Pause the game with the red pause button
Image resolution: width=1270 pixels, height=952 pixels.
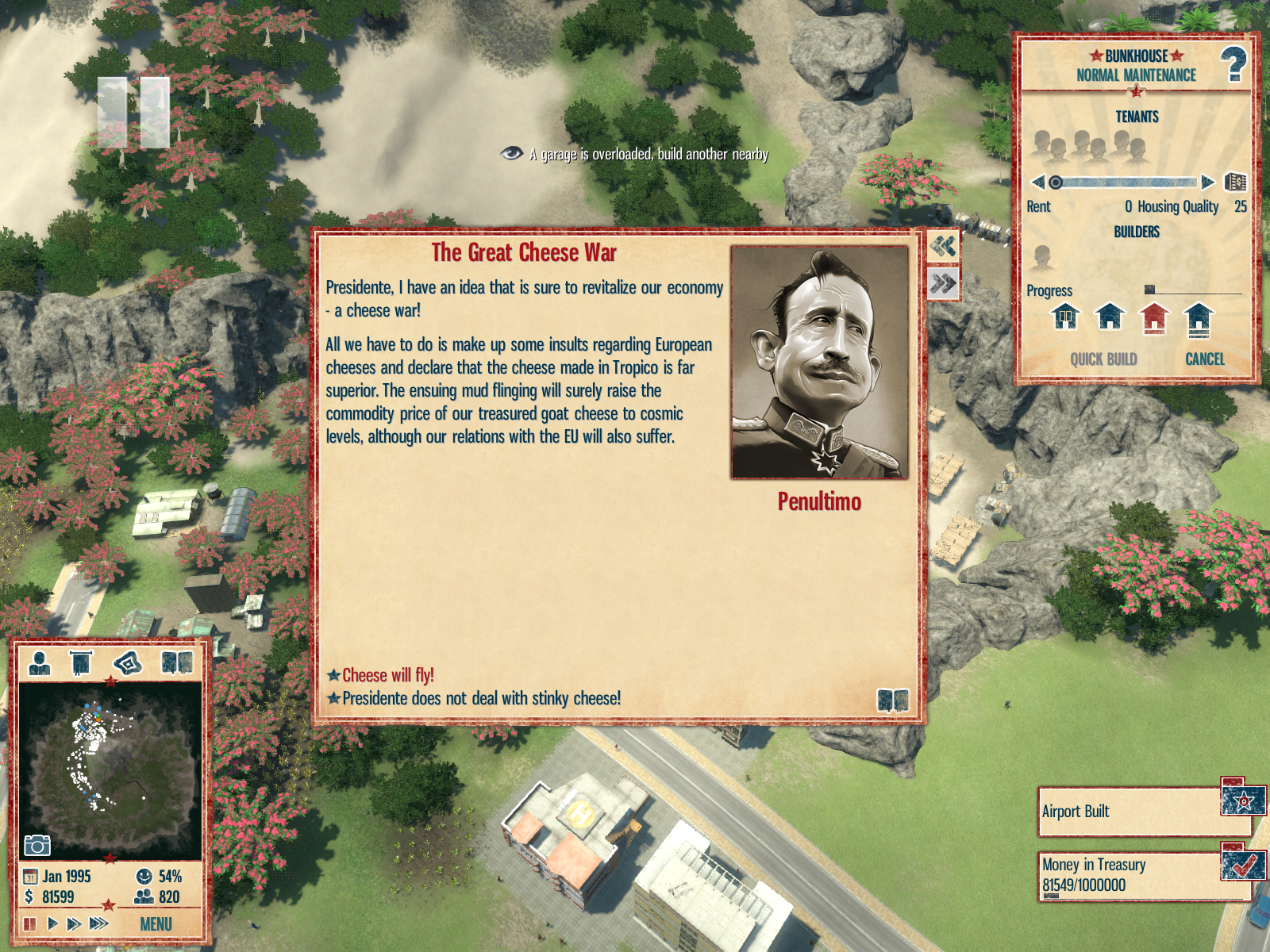pyautogui.click(x=29, y=923)
